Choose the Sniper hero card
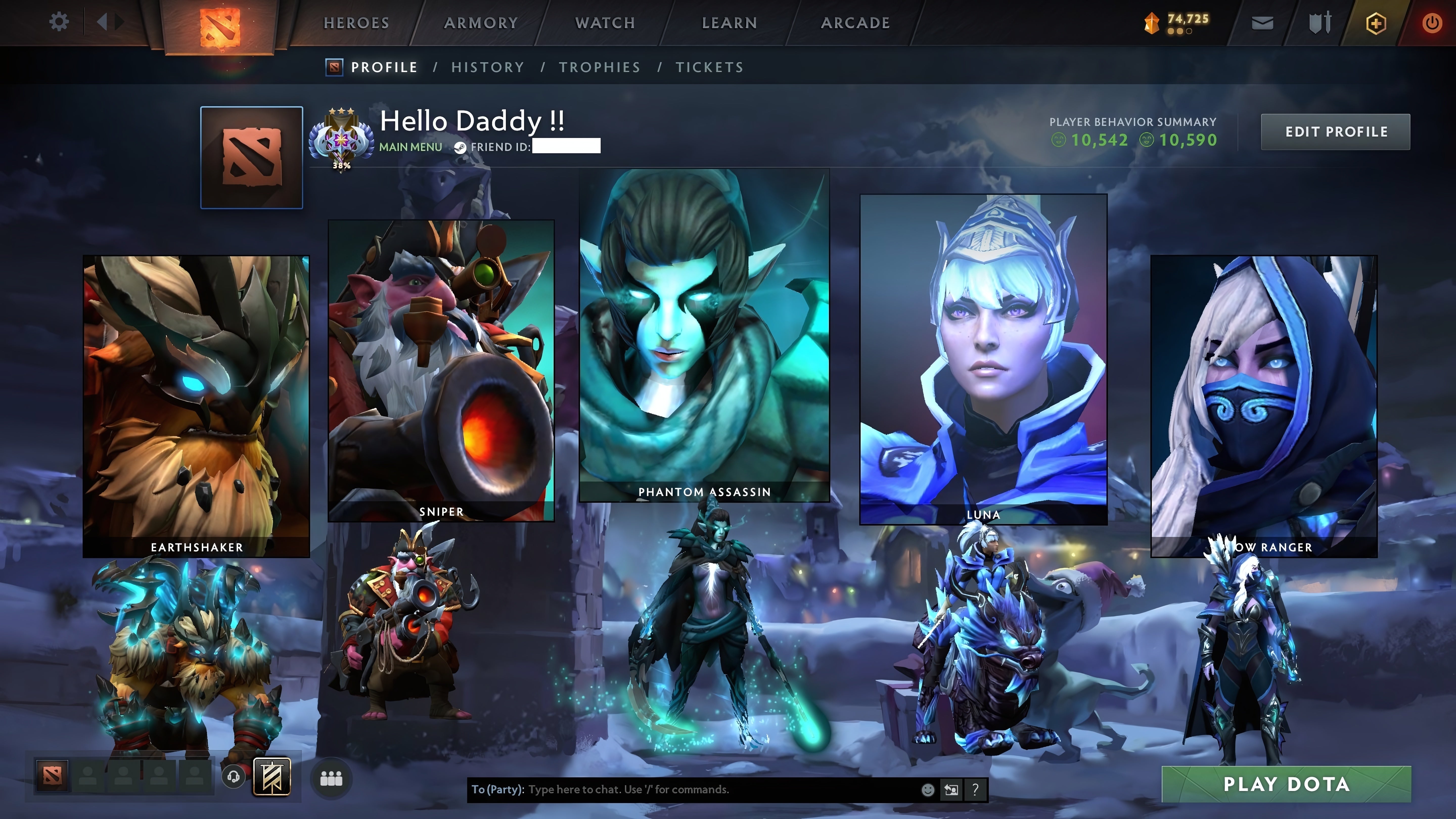This screenshot has width=1456, height=819. [x=441, y=370]
